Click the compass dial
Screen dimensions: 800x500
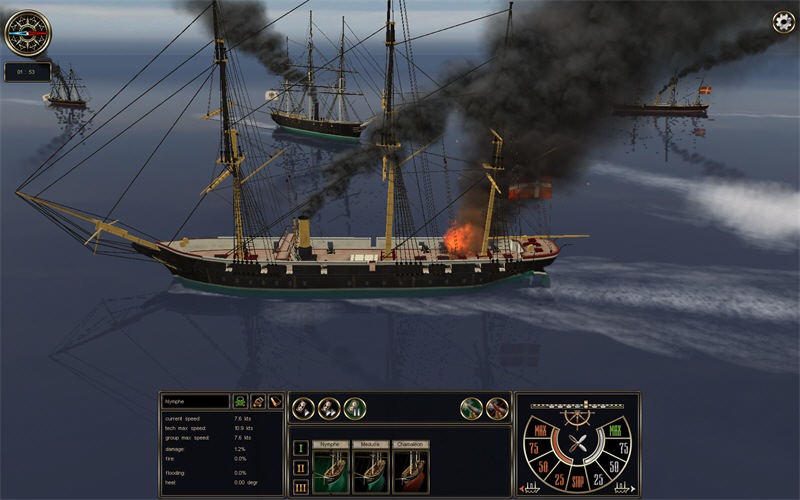[27, 32]
